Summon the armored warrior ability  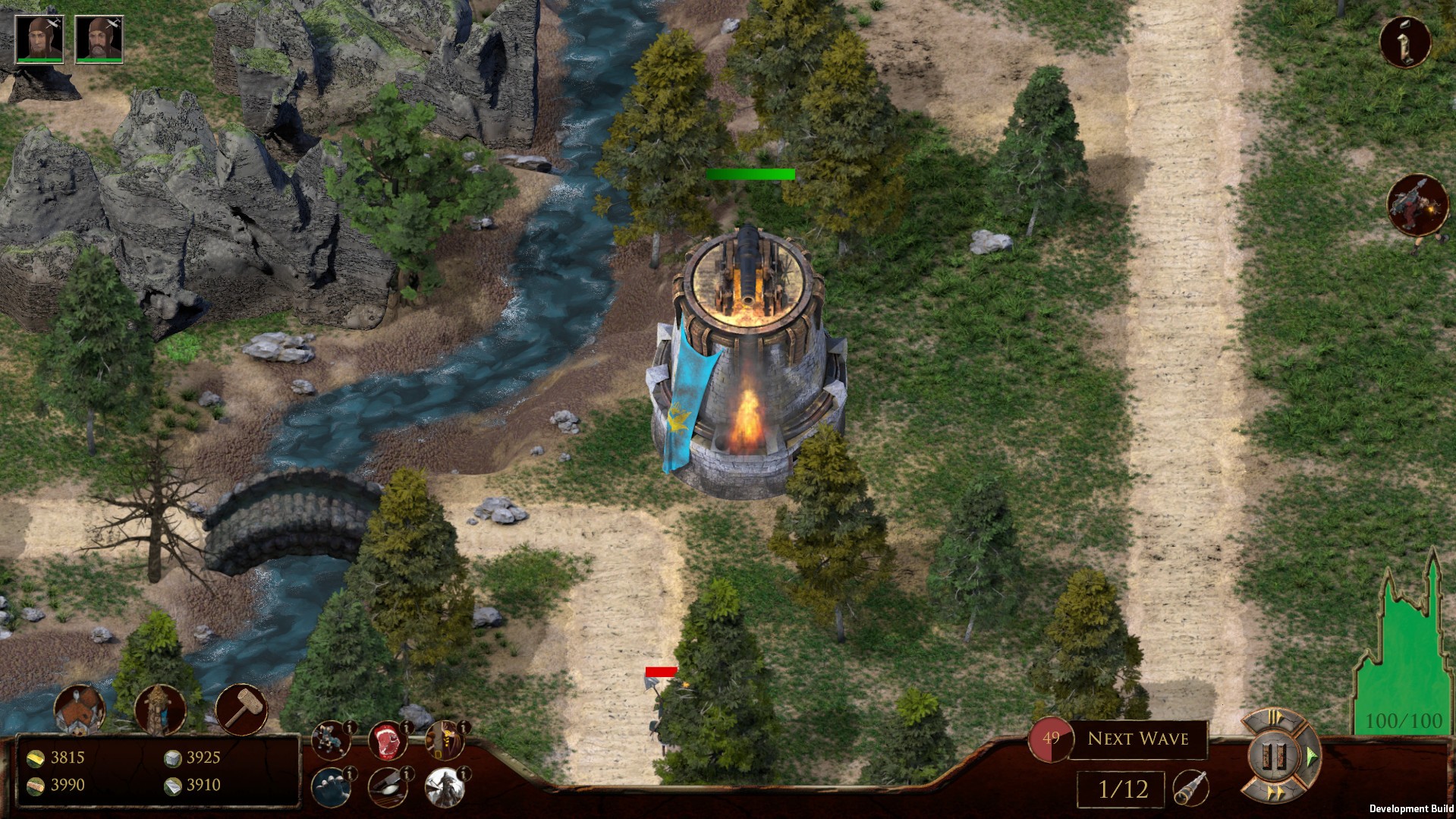tap(444, 786)
